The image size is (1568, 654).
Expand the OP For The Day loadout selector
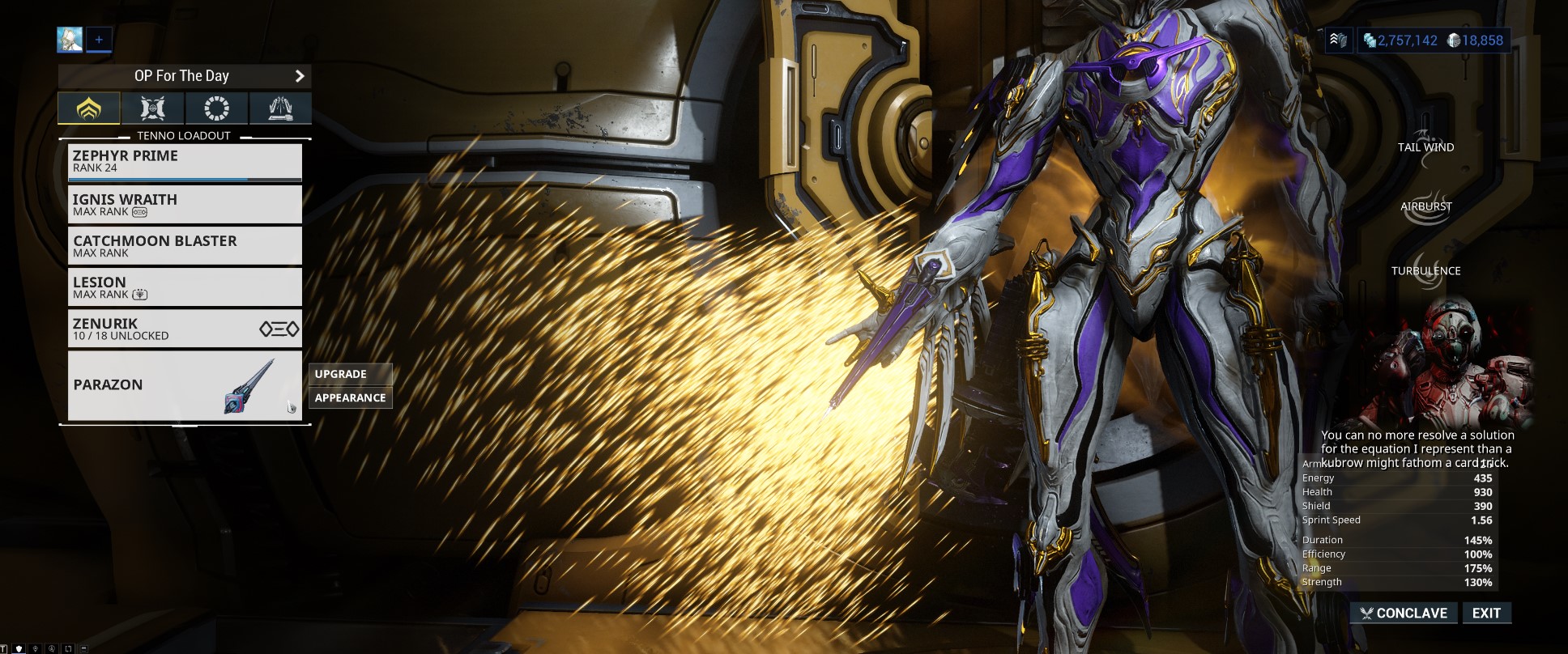pos(181,75)
